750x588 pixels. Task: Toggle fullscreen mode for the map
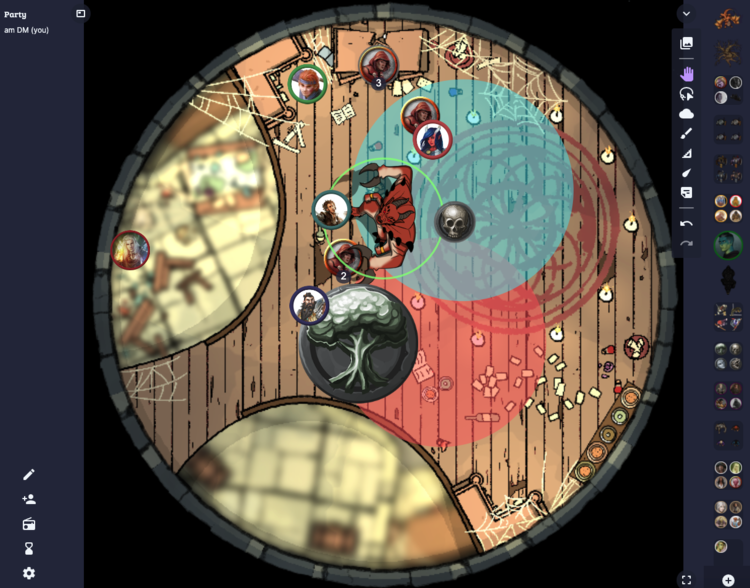(x=686, y=579)
